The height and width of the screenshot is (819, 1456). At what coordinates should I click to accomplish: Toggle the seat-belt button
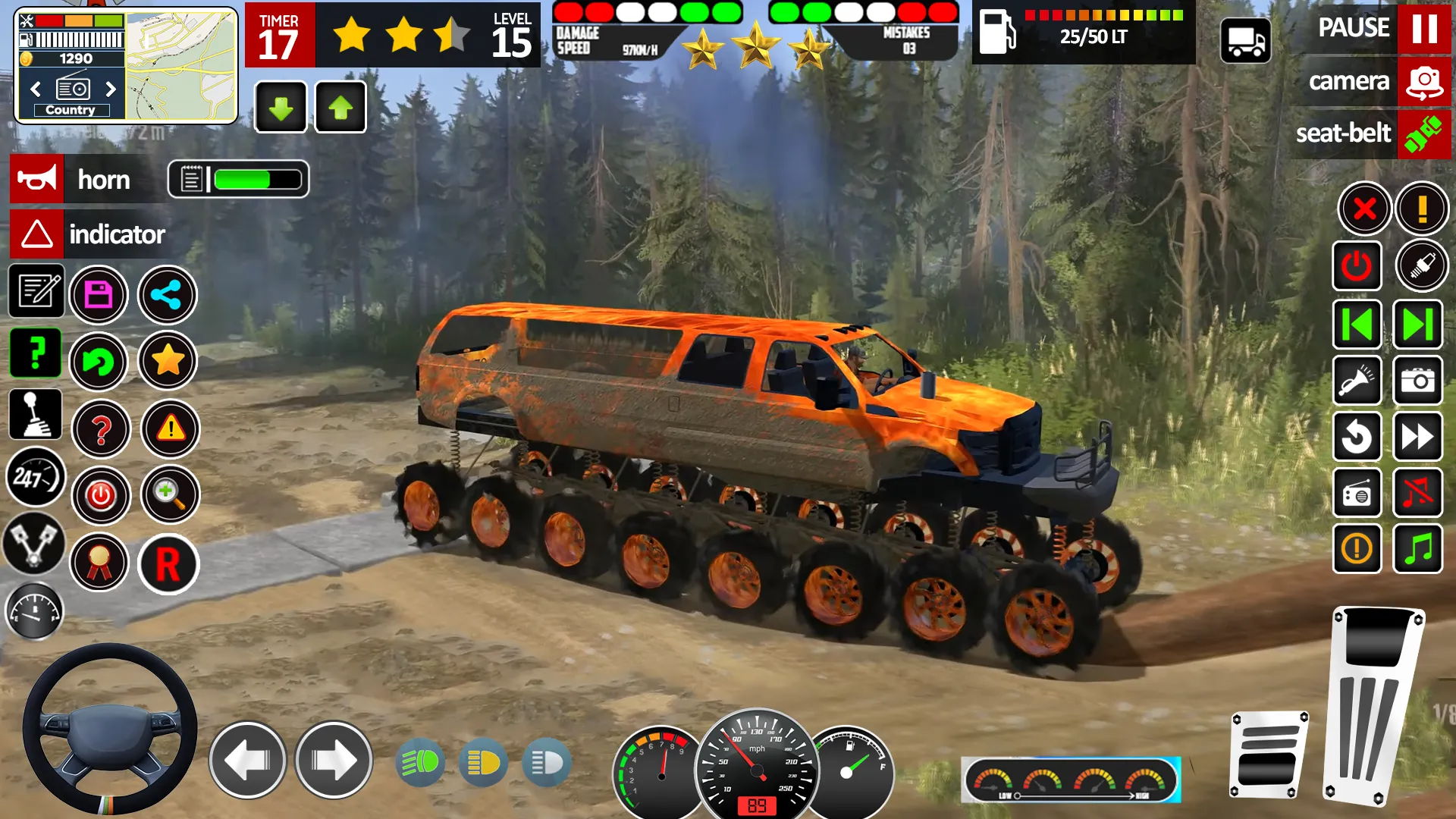point(1423,134)
